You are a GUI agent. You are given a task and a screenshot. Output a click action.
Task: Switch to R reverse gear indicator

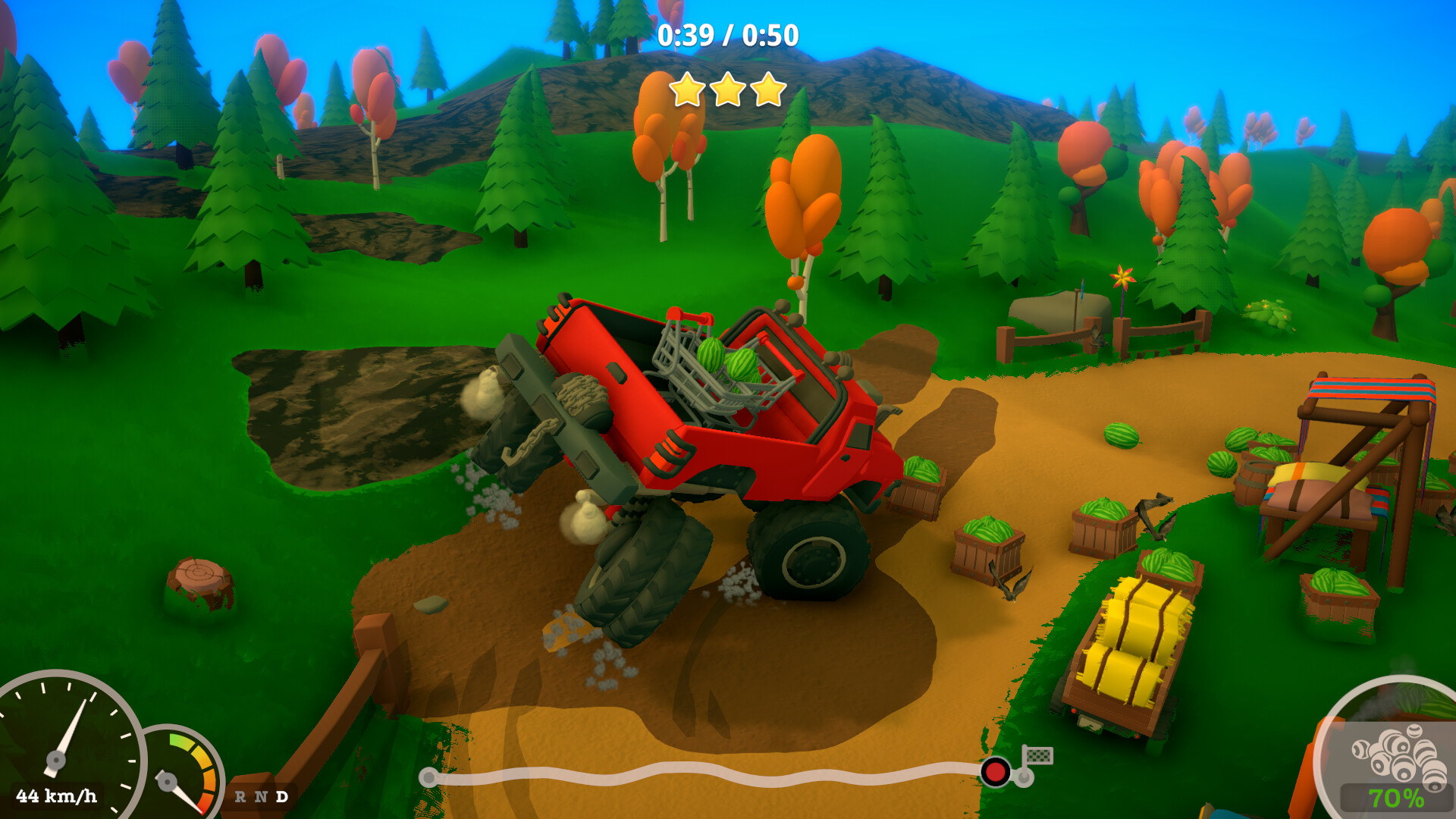(240, 795)
